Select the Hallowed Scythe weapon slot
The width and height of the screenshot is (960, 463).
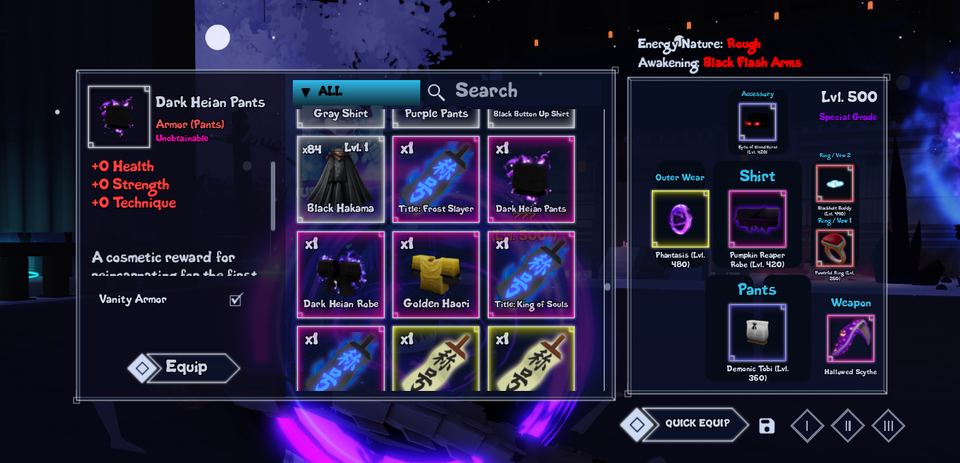(x=851, y=338)
